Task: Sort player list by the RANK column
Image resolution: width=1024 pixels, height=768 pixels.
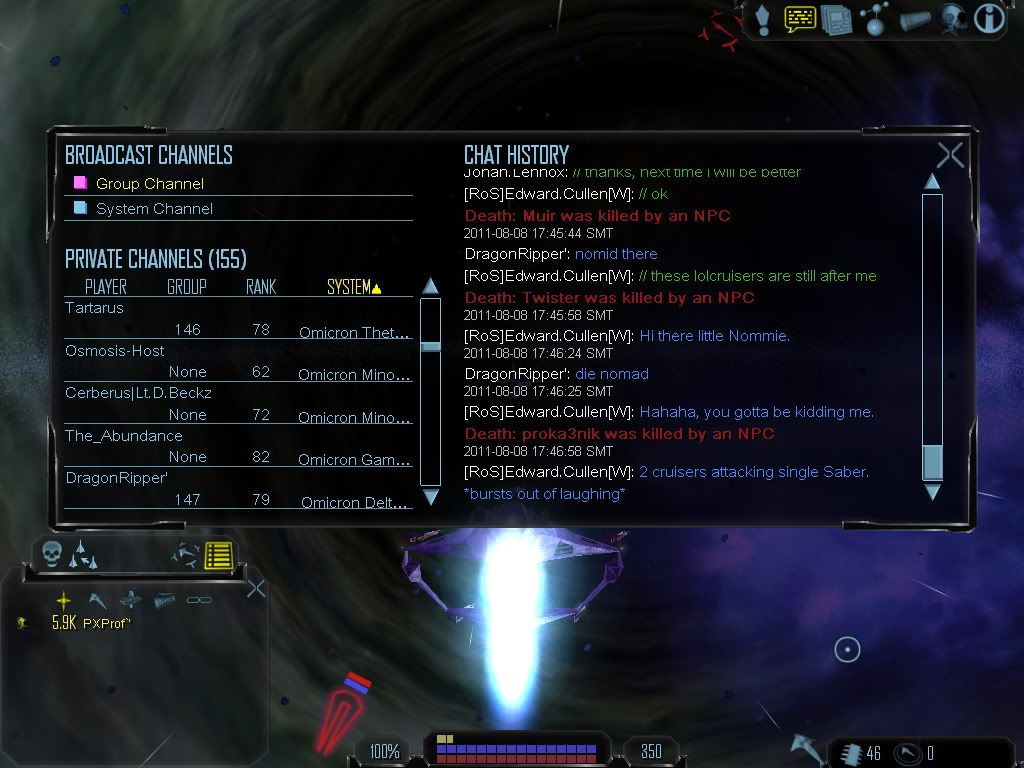Action: click(x=261, y=288)
